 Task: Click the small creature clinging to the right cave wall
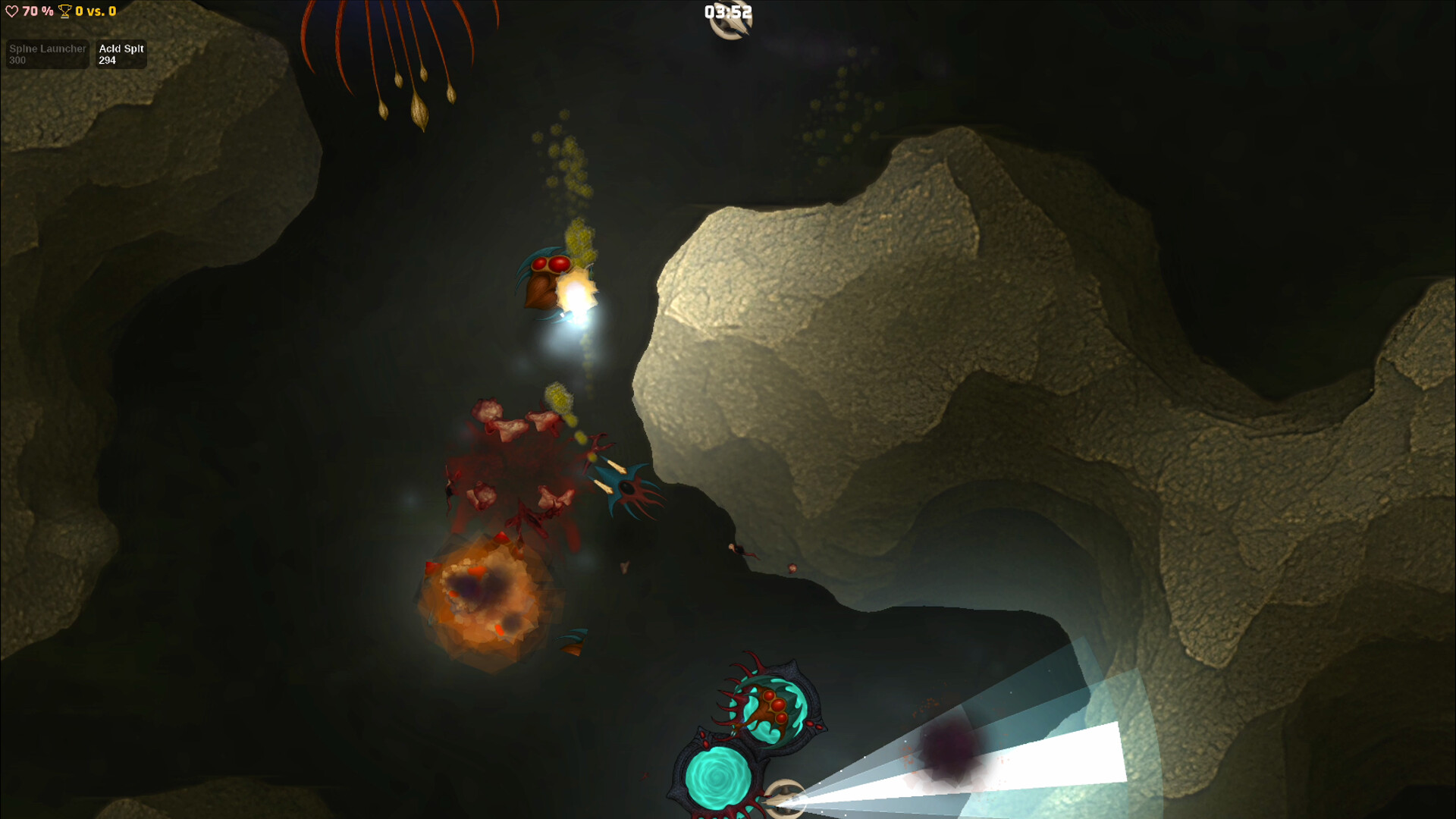[736, 550]
